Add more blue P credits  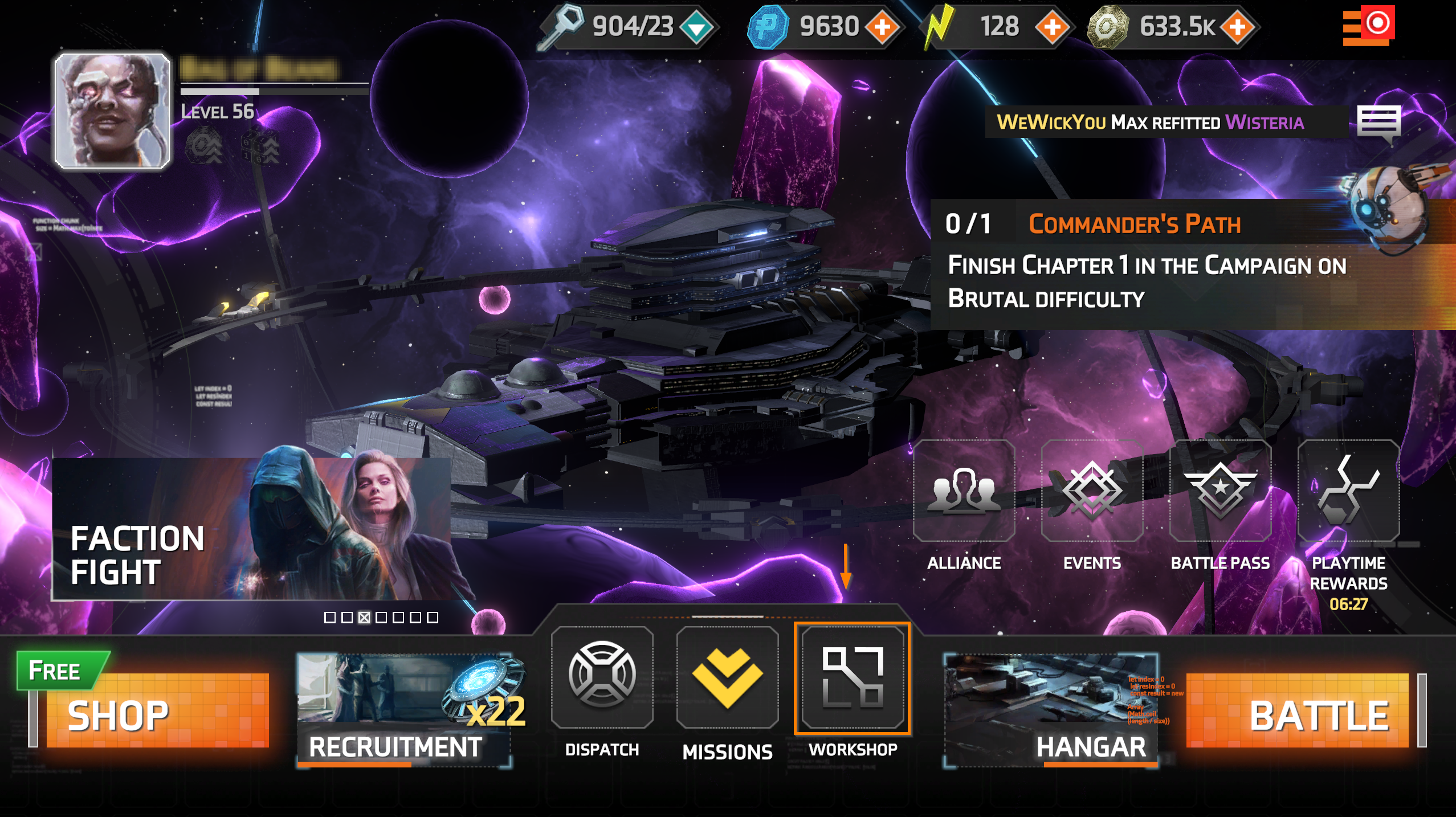pyautogui.click(x=882, y=27)
